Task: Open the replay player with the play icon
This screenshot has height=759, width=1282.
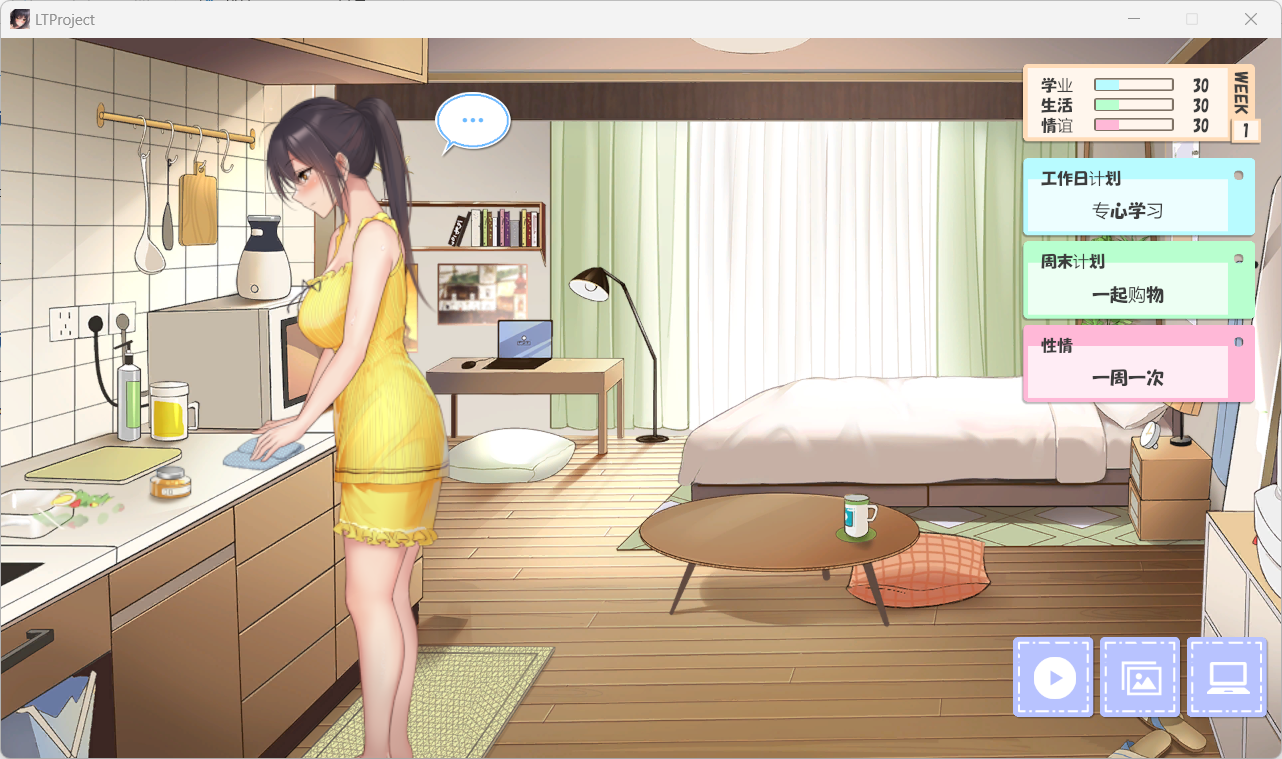Action: click(1052, 677)
